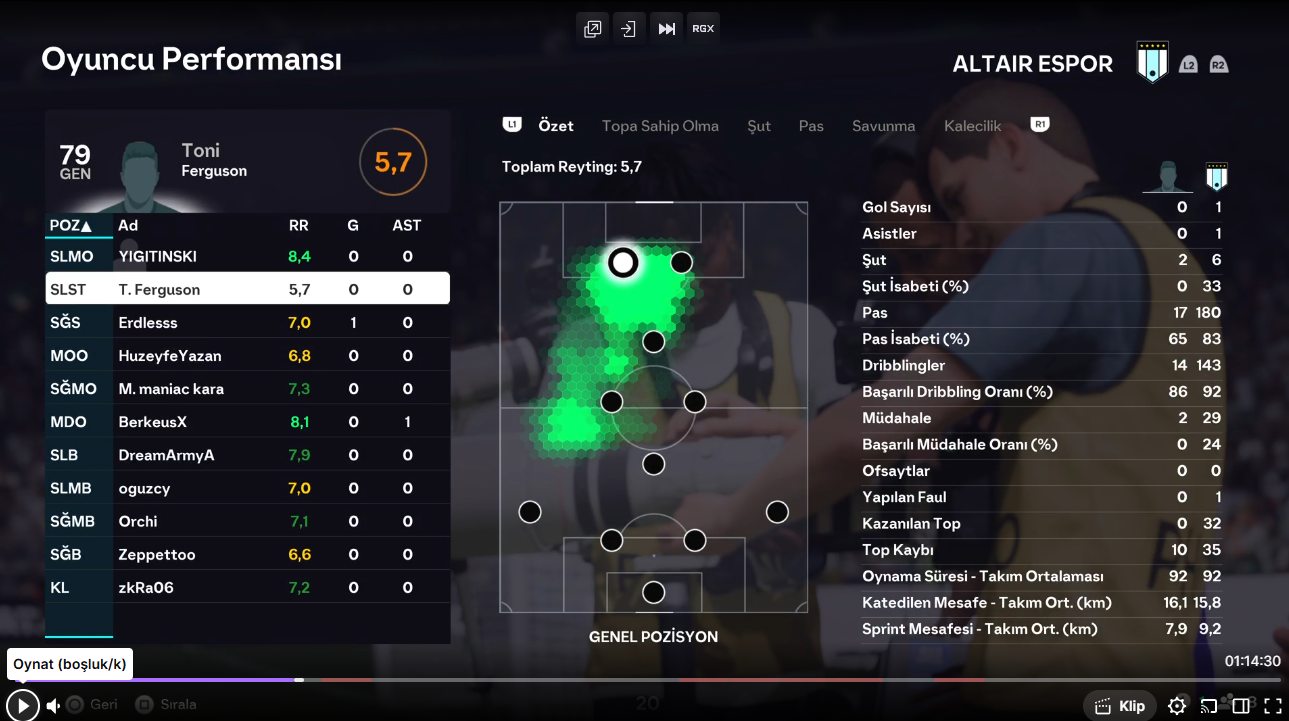The width and height of the screenshot is (1289, 721).
Task: Click the fast-forward skip icon at top
Action: coord(666,29)
